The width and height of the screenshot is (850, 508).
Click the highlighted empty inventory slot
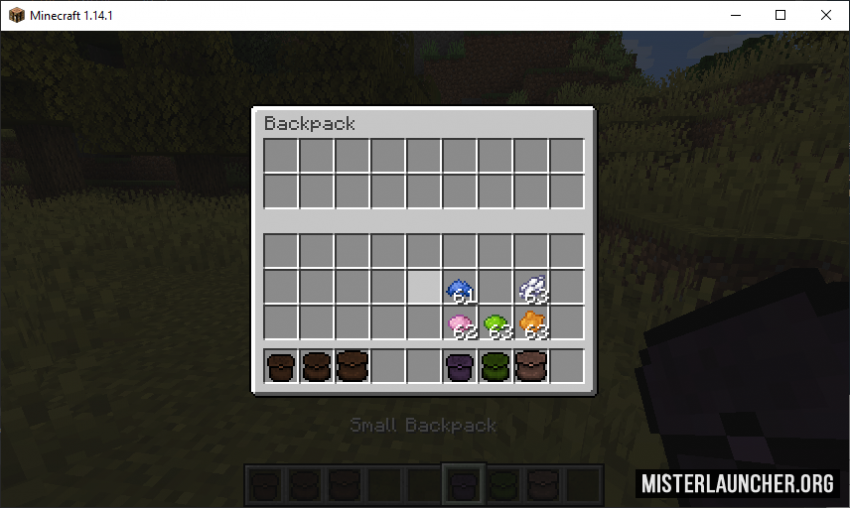point(424,288)
